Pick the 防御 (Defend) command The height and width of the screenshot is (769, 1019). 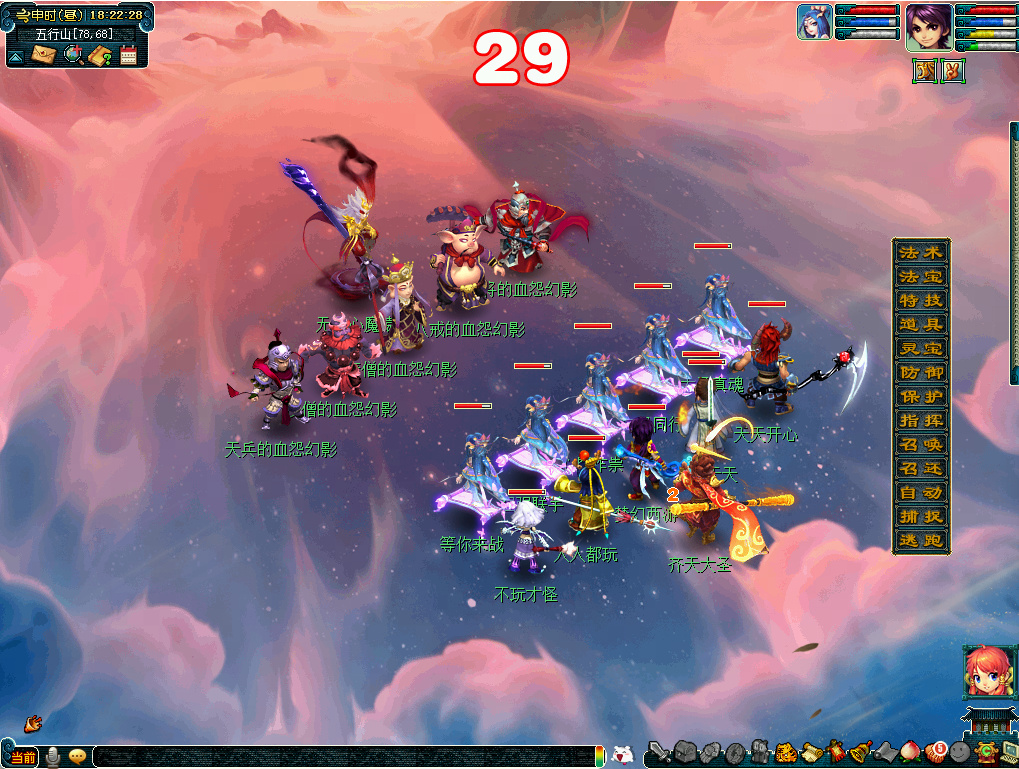coord(920,372)
